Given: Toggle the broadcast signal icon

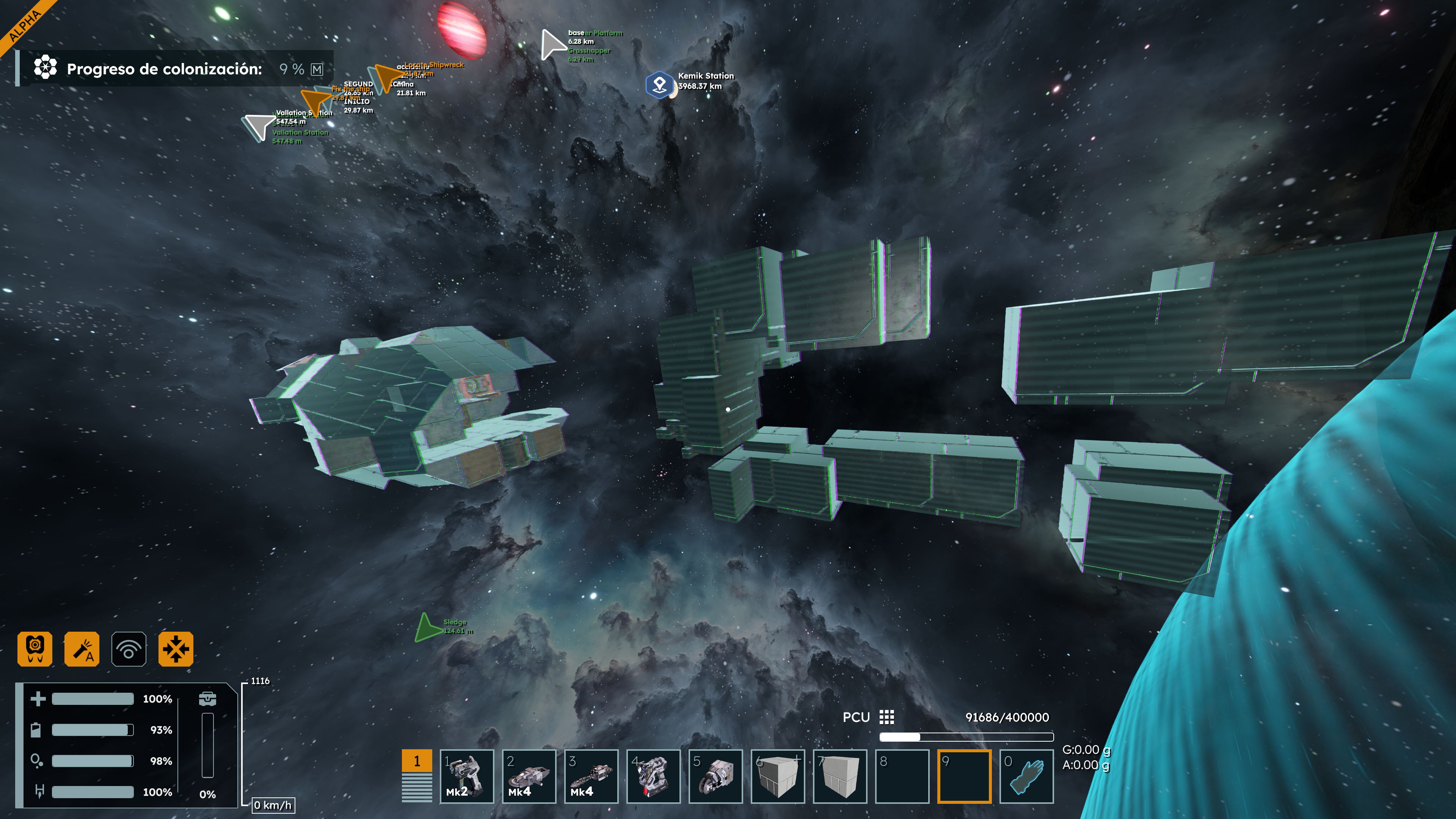Looking at the screenshot, I should pos(129,648).
